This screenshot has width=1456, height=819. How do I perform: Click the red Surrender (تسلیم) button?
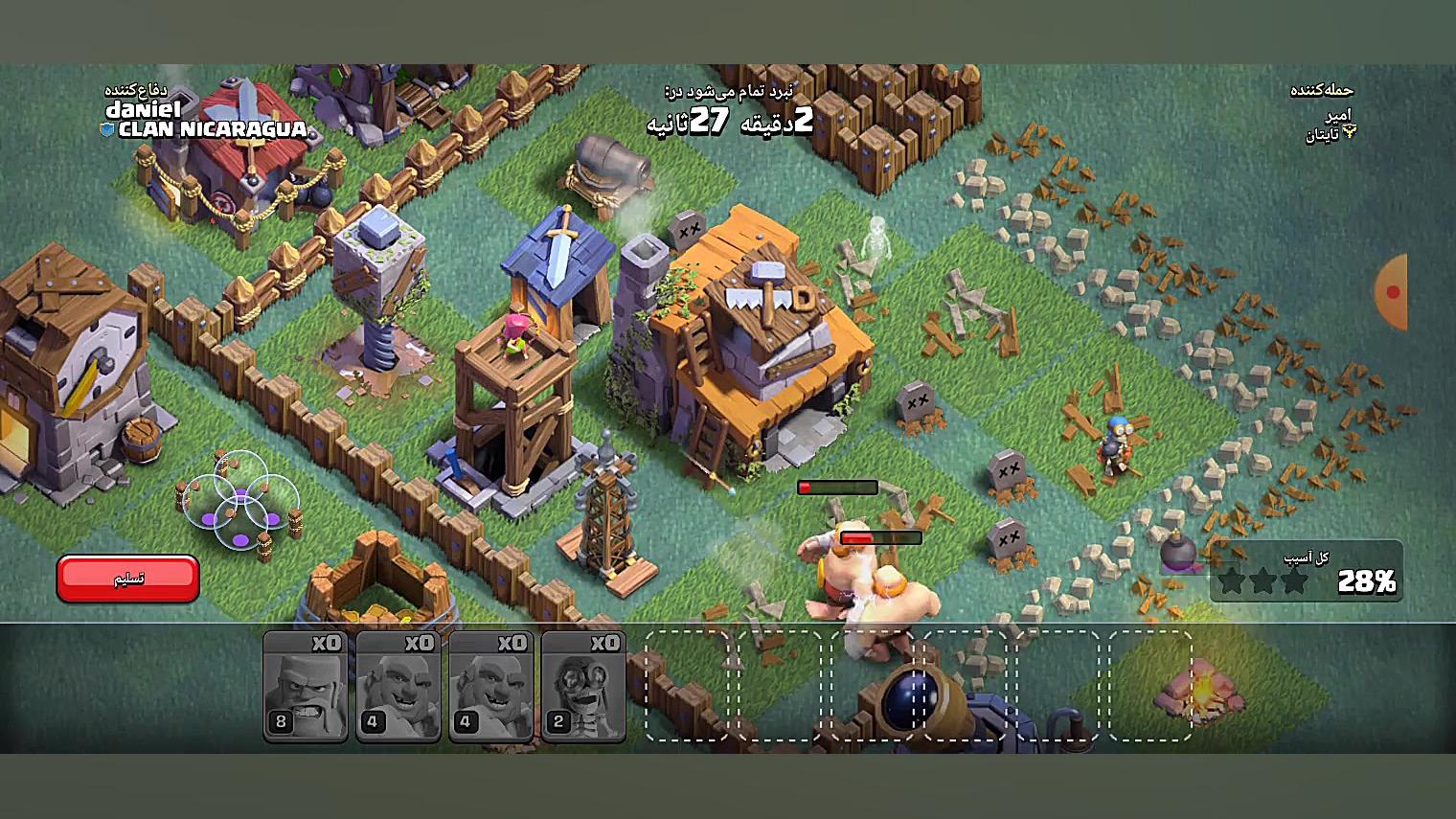click(128, 579)
